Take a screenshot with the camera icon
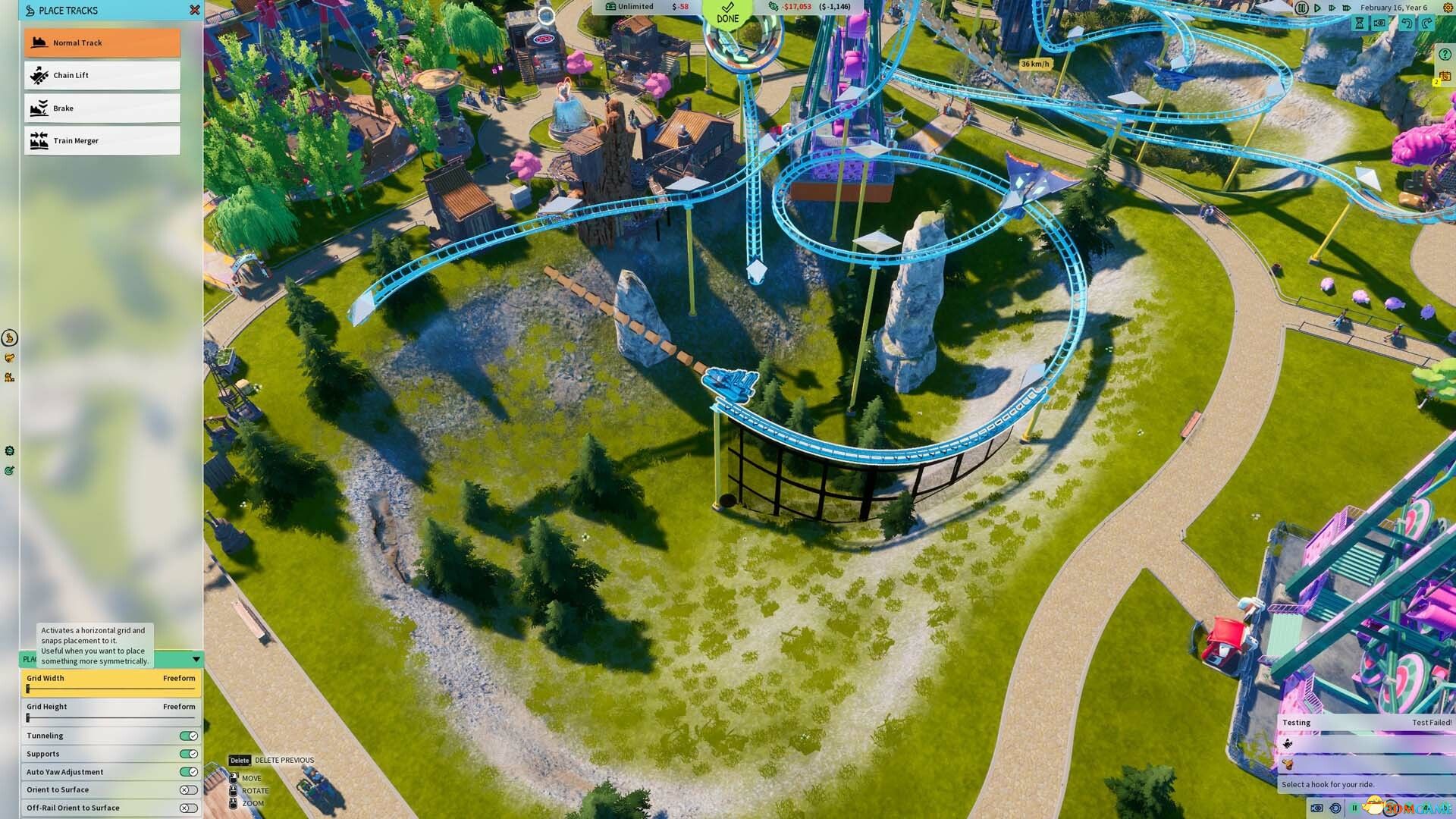1456x819 pixels. [1379, 24]
